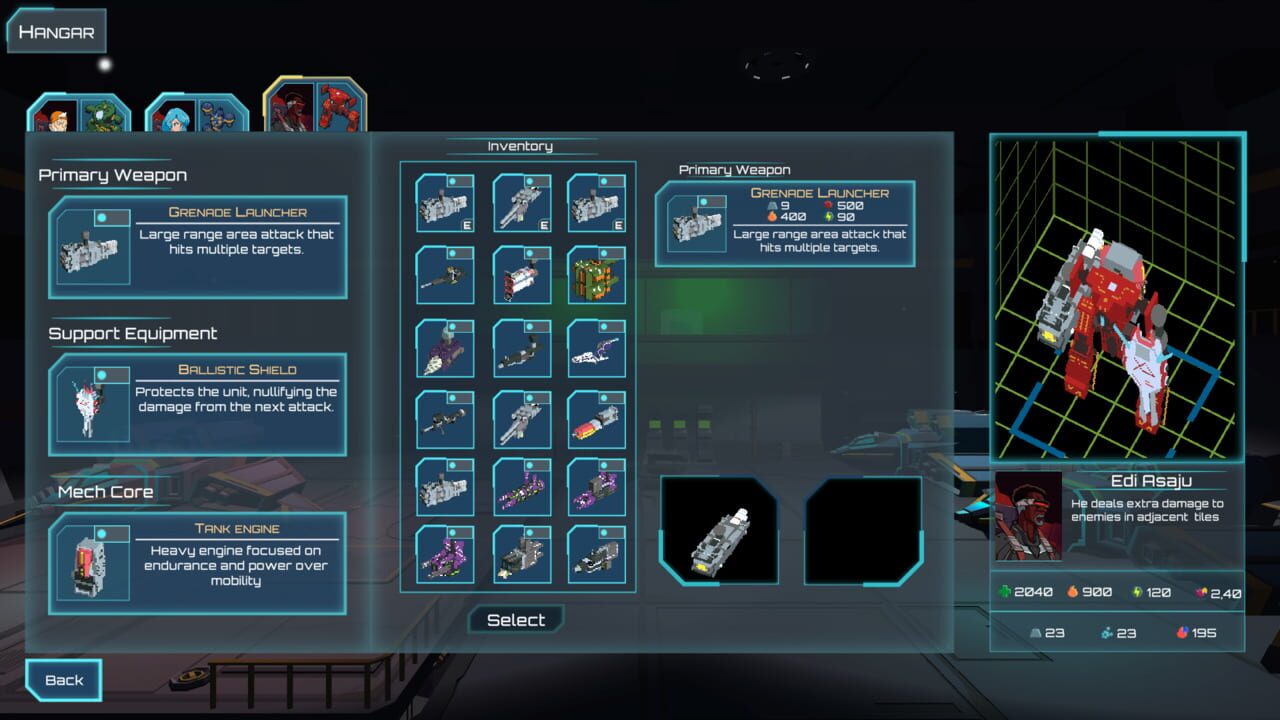Expand the Primary Weapon section

tap(110, 175)
